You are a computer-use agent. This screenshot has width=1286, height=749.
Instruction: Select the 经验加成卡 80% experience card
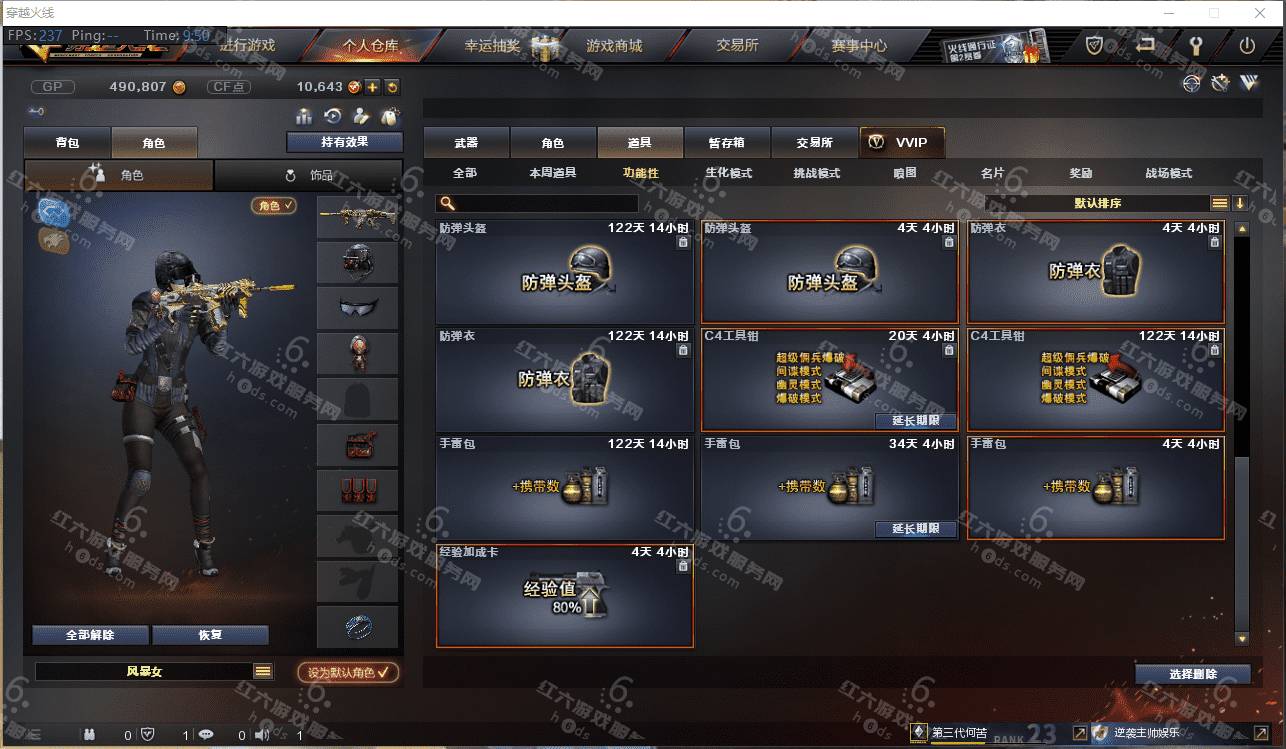tap(565, 597)
